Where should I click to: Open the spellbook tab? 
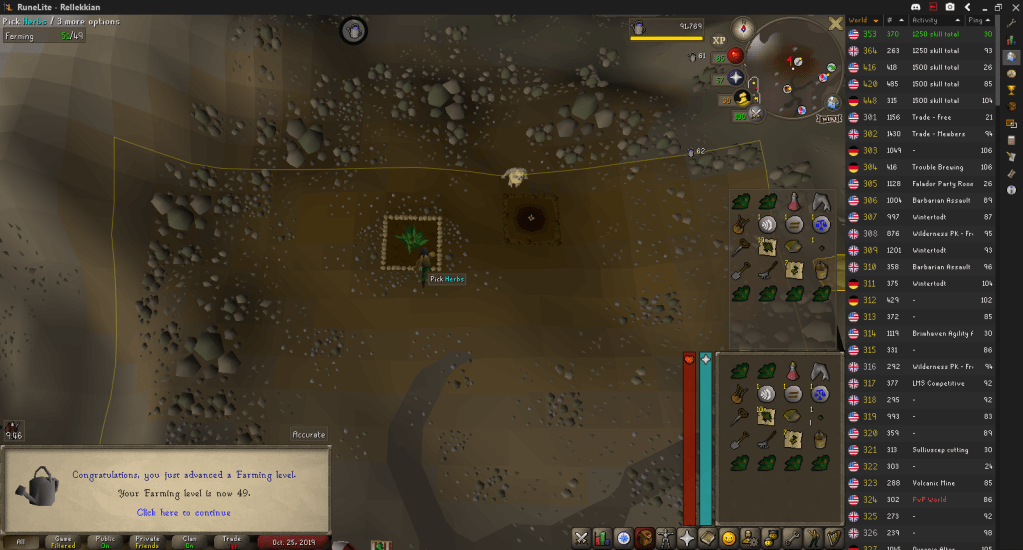(708, 538)
